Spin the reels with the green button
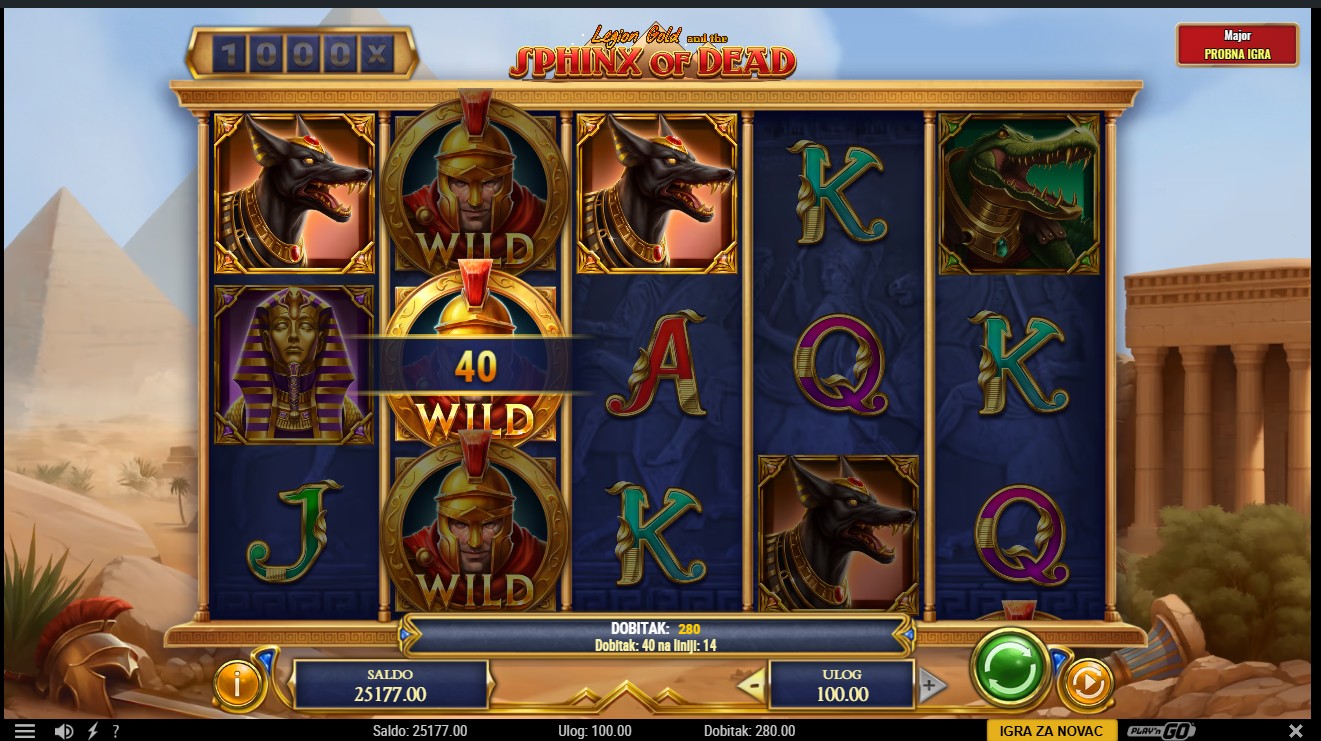The image size is (1321, 741). point(1010,668)
